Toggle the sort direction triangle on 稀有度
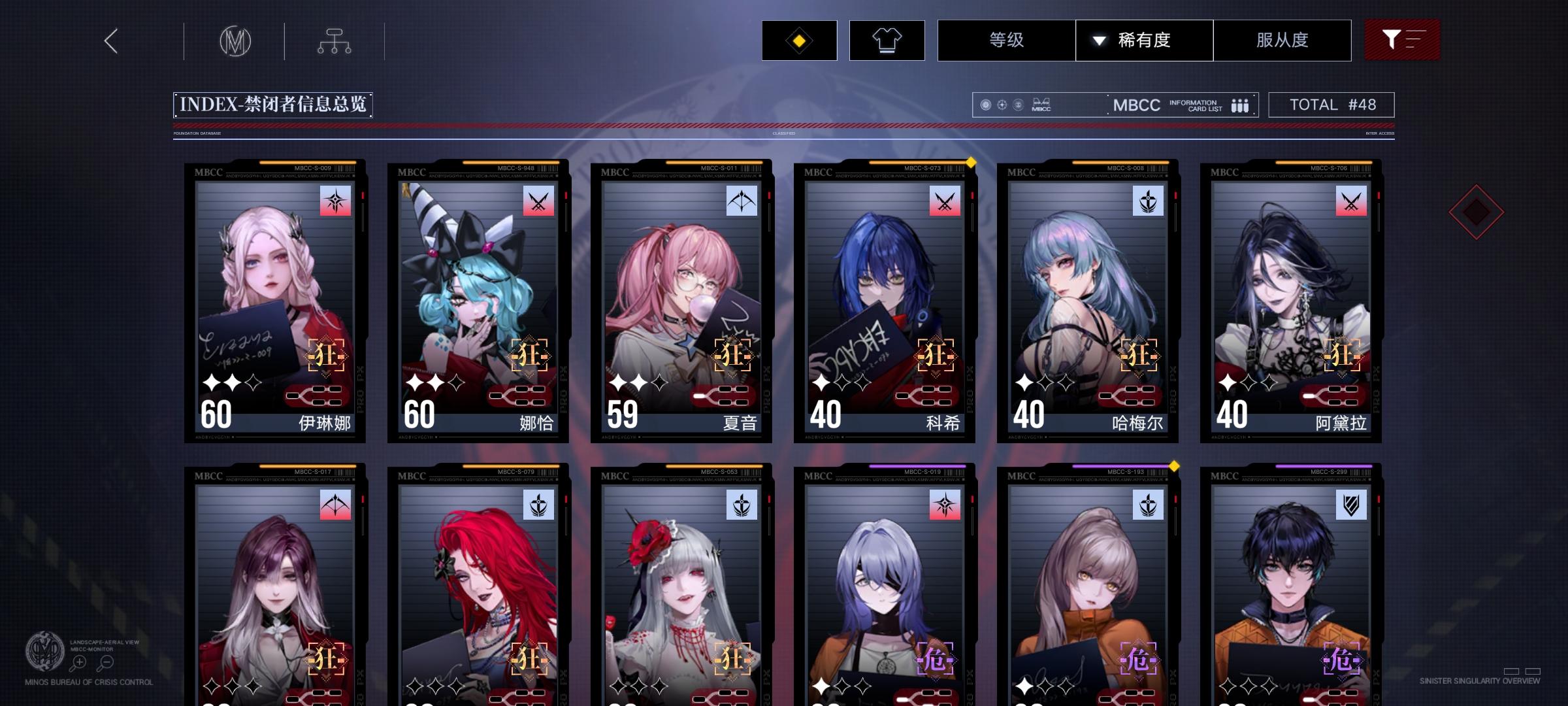1568x706 pixels. [x=1100, y=40]
